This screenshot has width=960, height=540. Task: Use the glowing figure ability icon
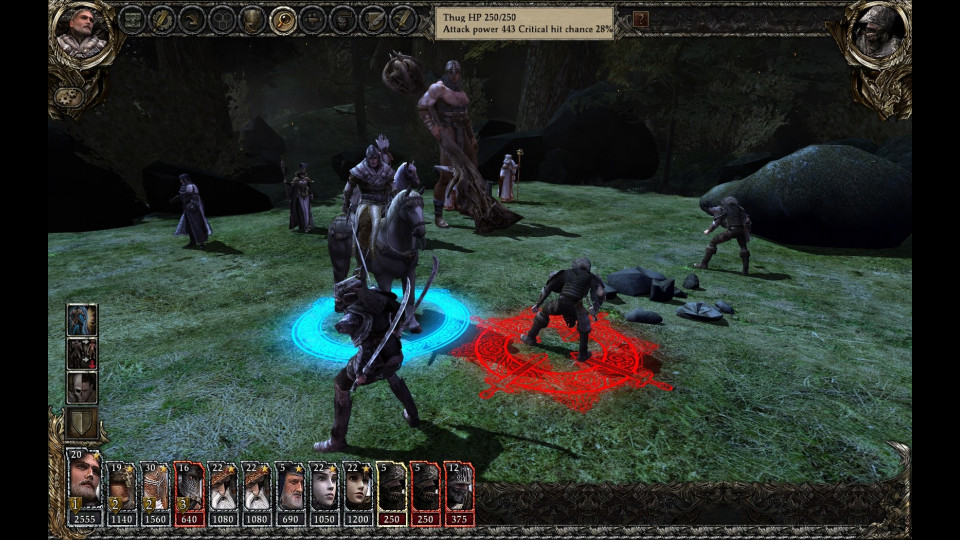[81, 320]
